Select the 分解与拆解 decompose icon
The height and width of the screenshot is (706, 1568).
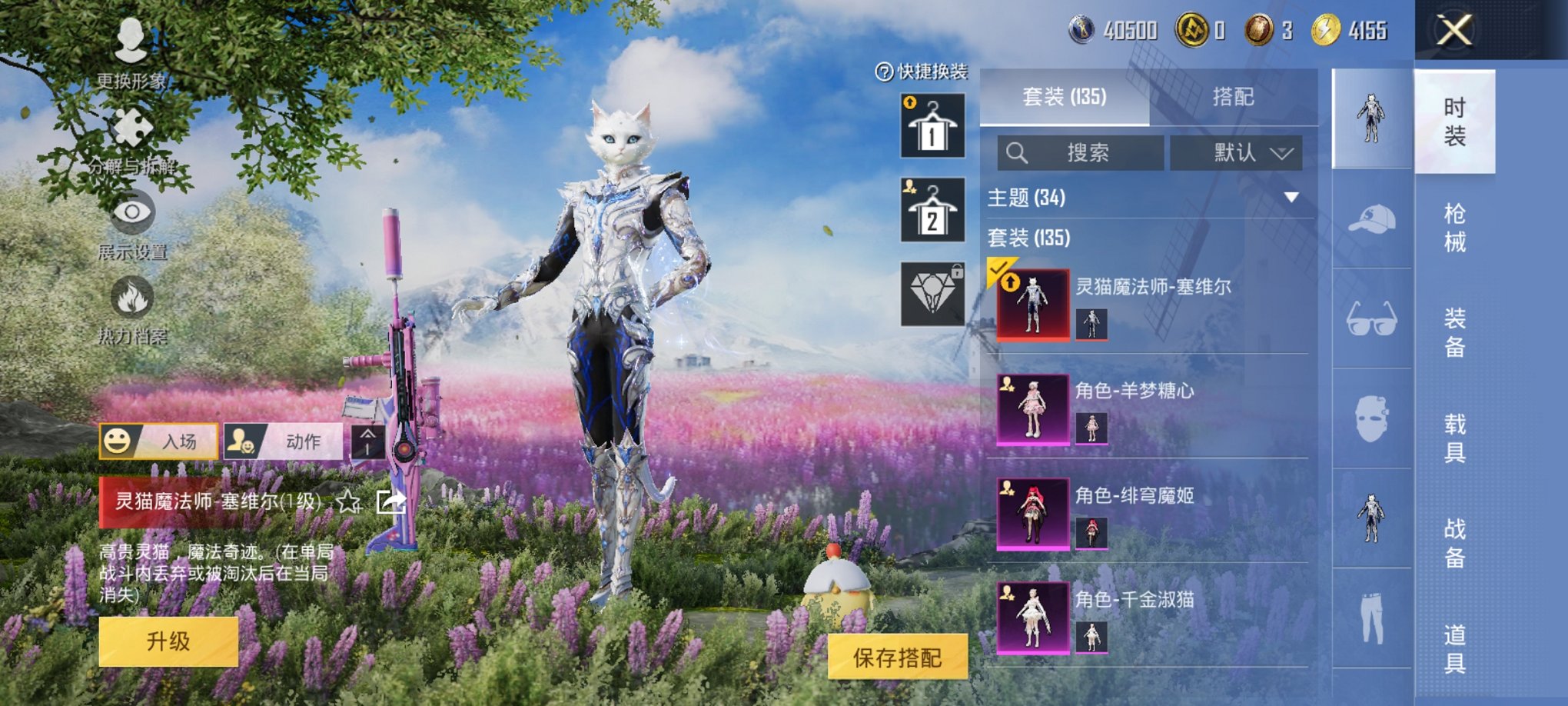[x=131, y=127]
